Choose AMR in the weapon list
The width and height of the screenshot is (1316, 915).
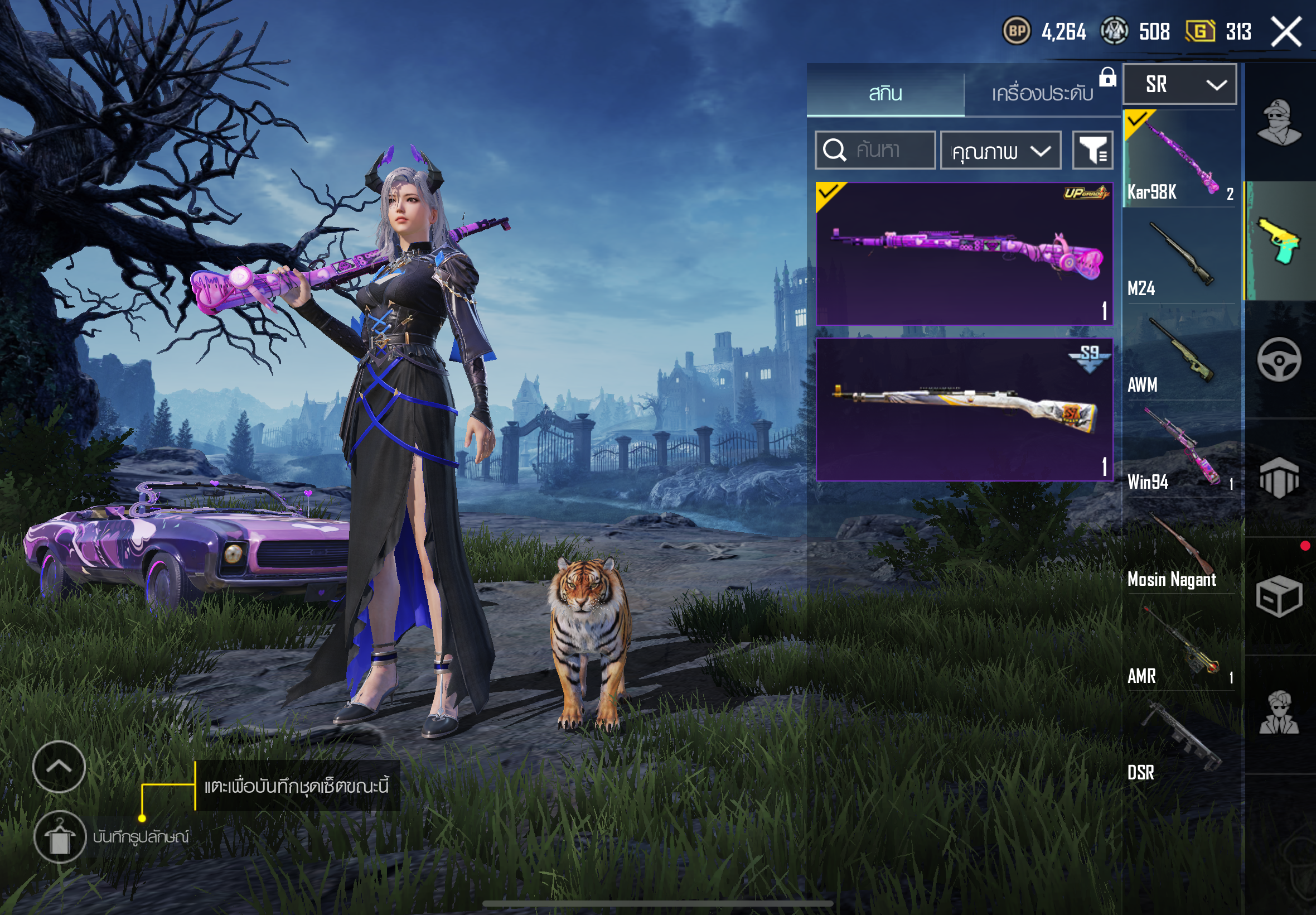pos(1179,644)
